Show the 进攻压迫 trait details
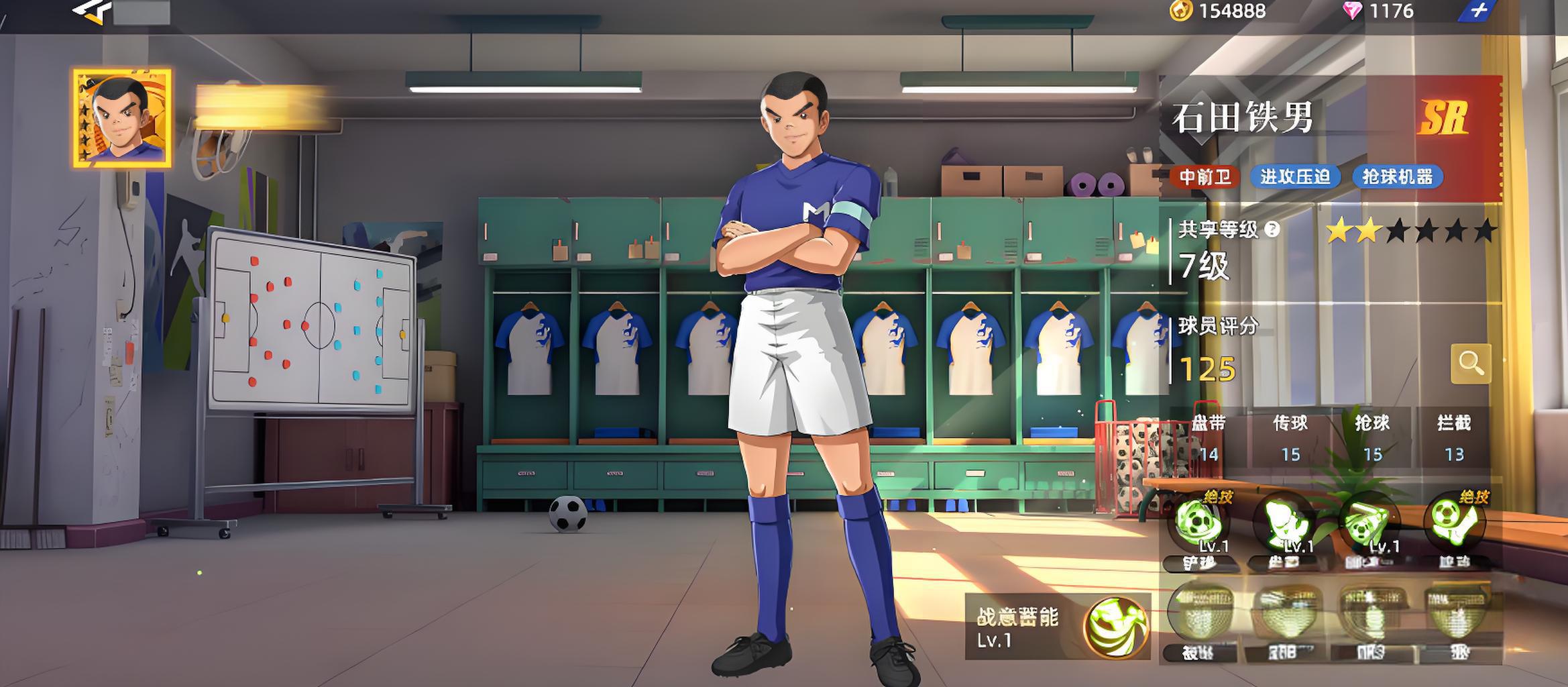The image size is (1568, 687). 1295,177
